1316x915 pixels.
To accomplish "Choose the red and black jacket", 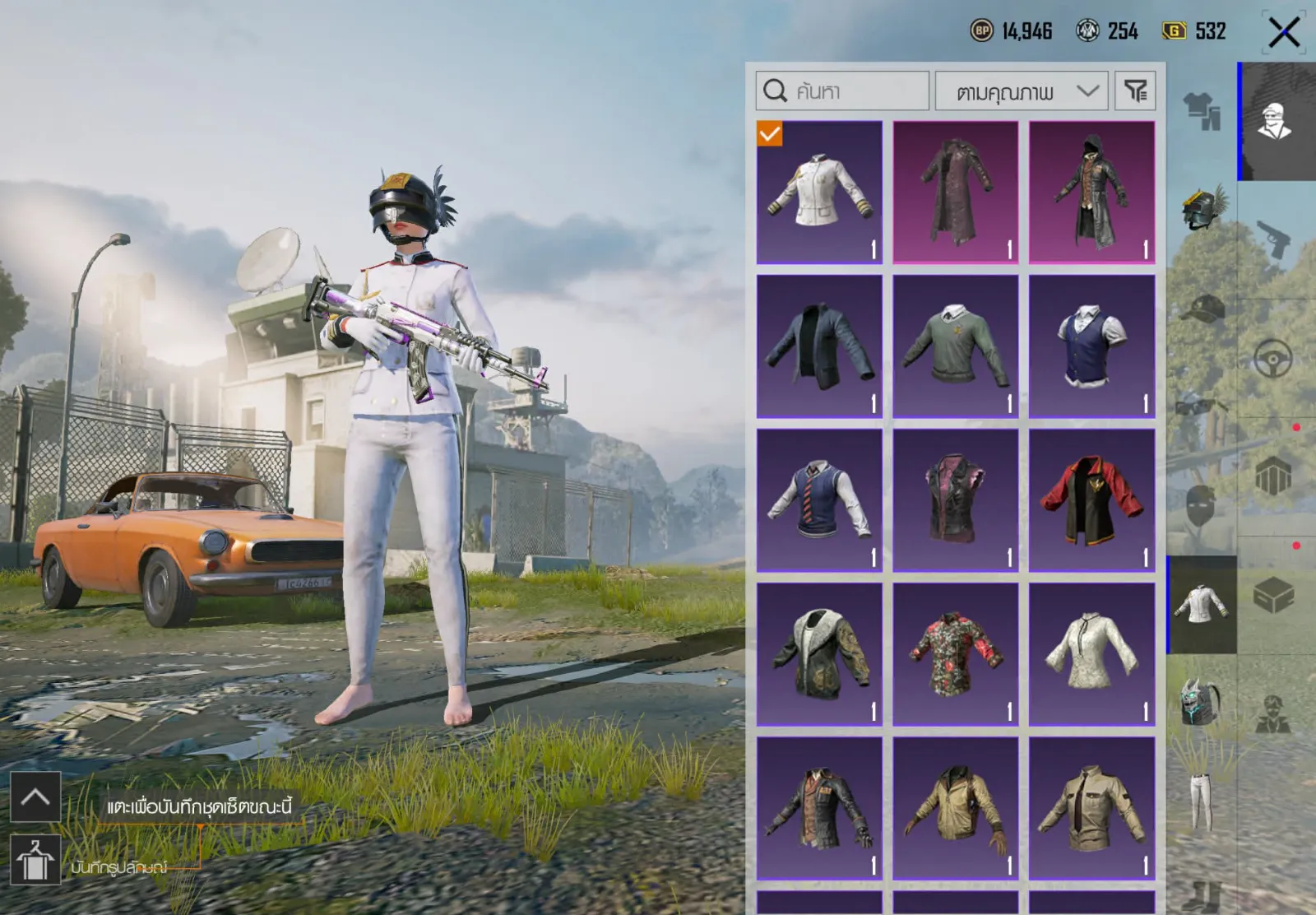I will click(x=1091, y=500).
